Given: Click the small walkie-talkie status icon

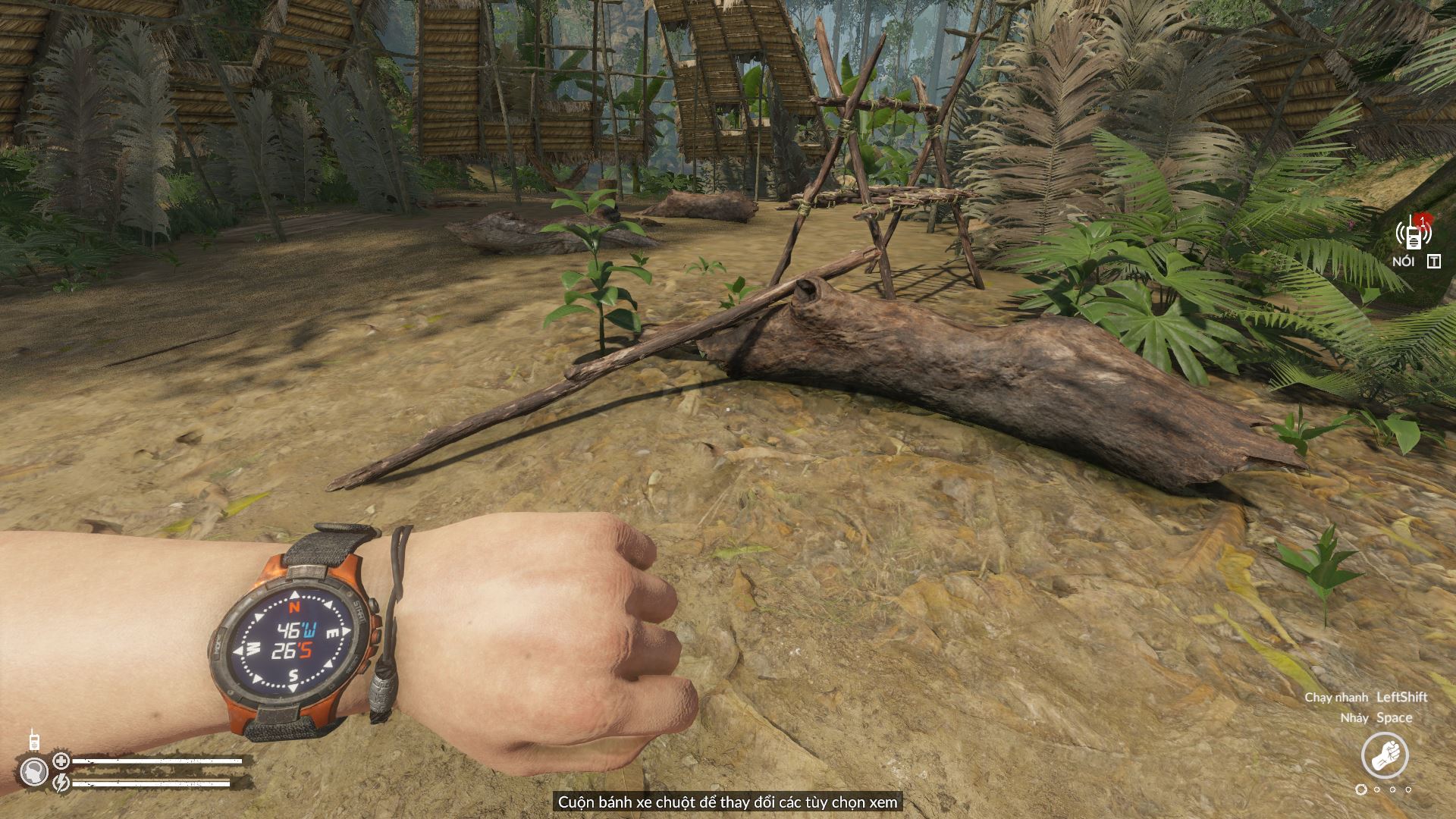Looking at the screenshot, I should 33,740.
